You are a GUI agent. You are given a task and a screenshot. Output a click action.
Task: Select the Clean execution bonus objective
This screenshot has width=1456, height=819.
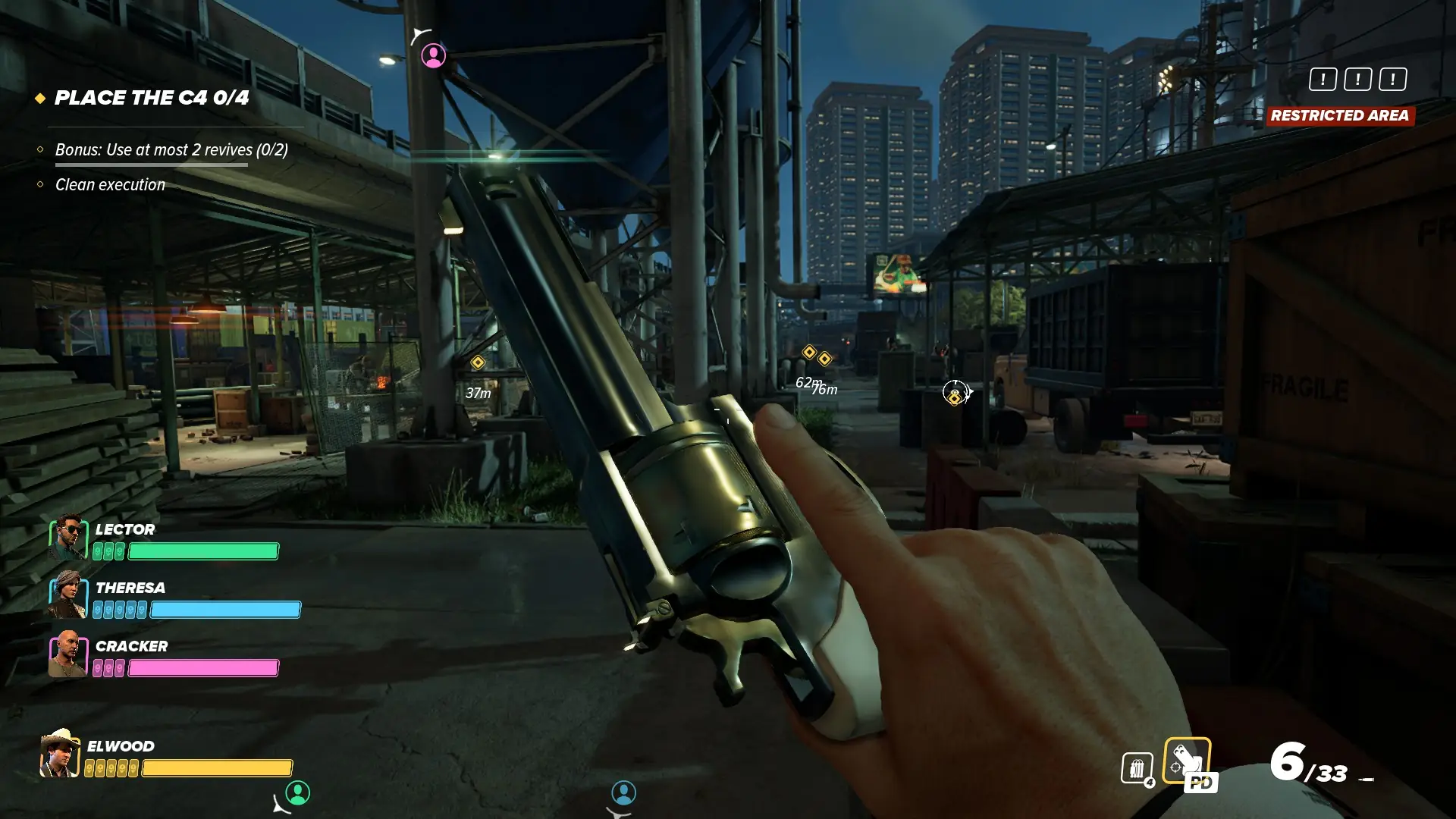click(110, 184)
